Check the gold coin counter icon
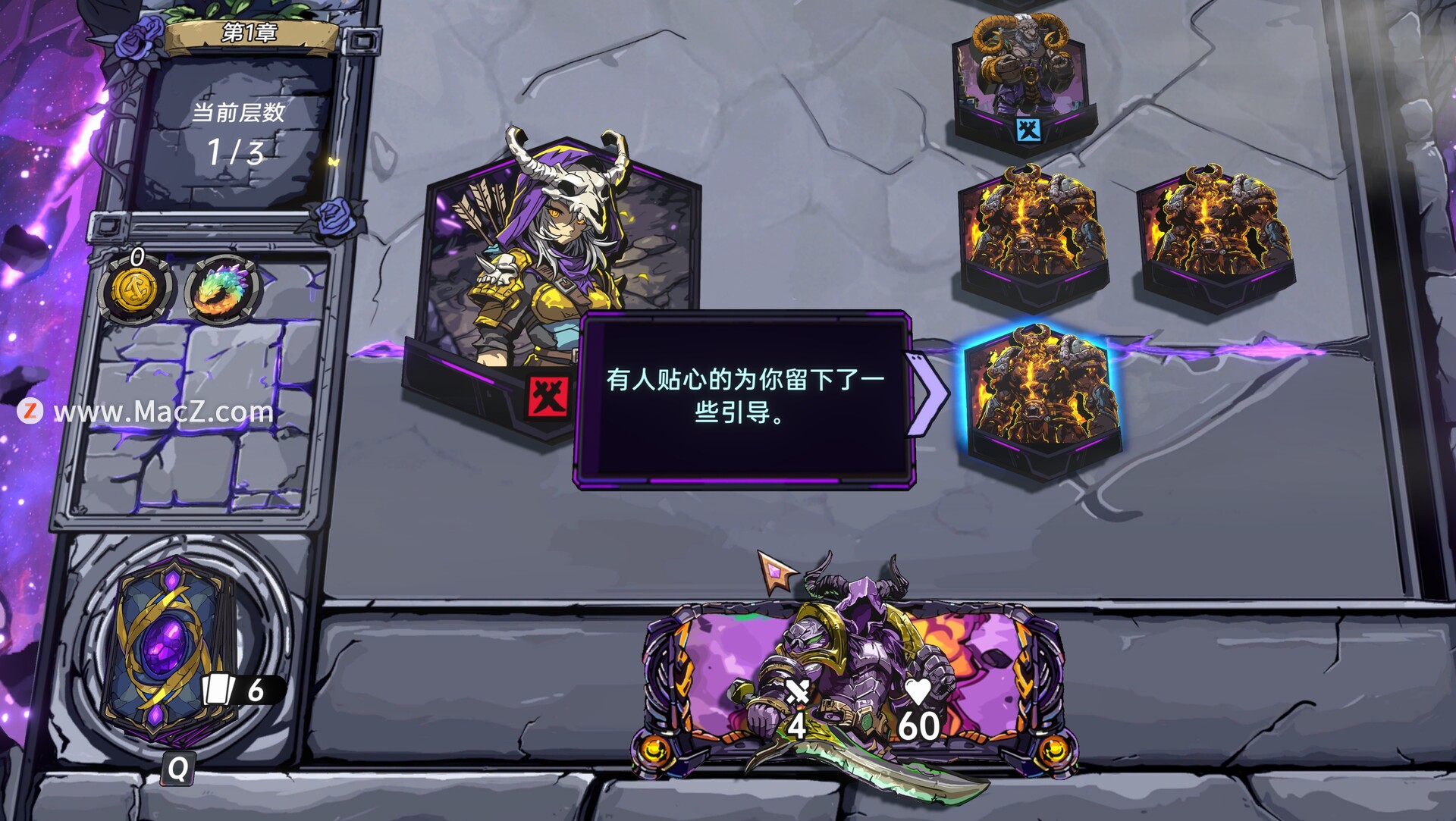 click(136, 289)
